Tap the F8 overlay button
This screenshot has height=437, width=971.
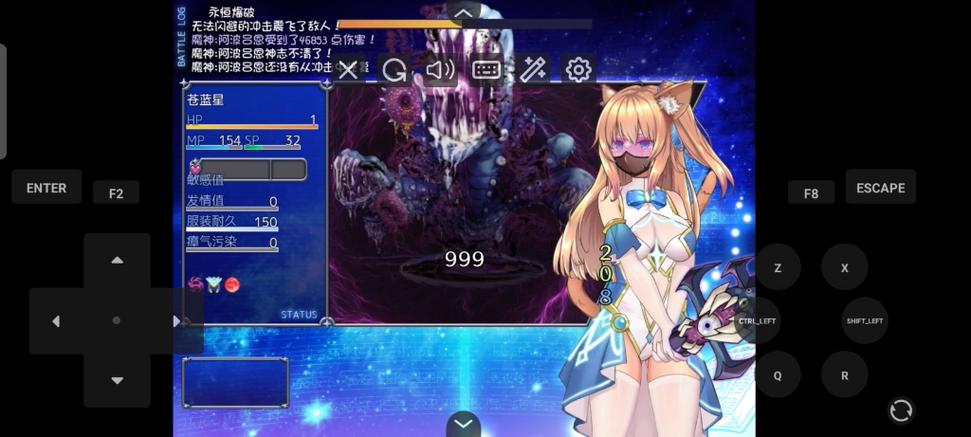click(810, 193)
